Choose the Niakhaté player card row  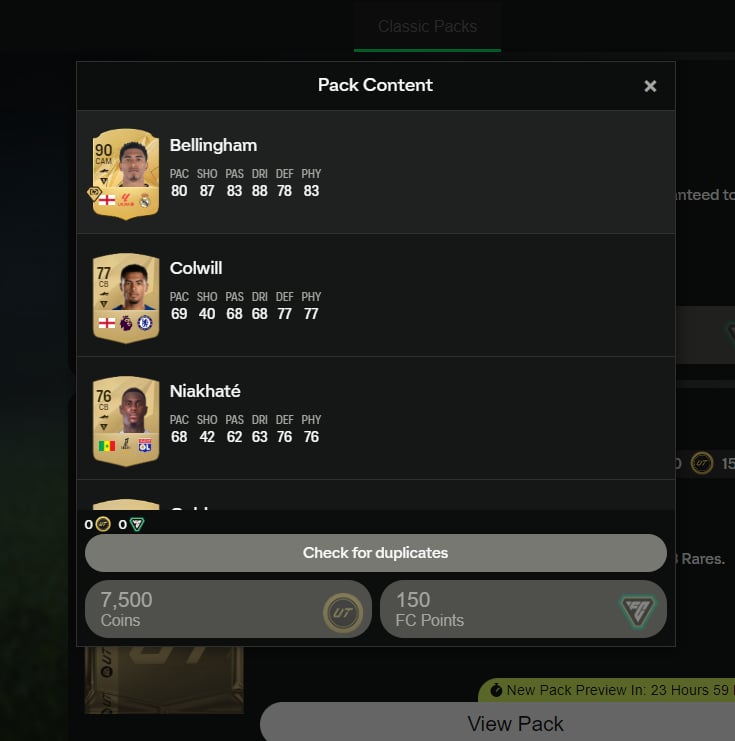tap(375, 418)
